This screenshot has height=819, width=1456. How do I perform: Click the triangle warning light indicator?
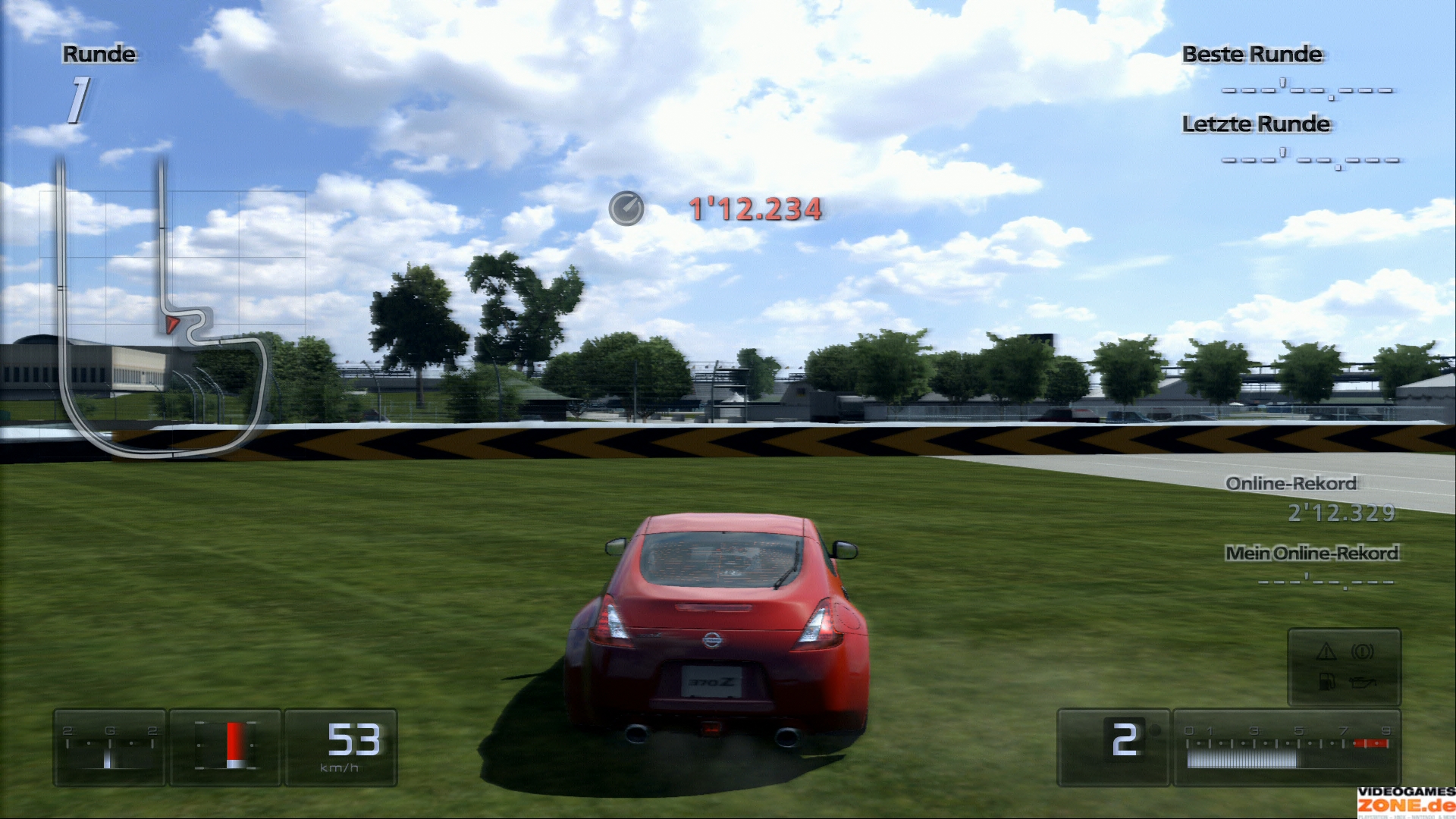click(1326, 651)
